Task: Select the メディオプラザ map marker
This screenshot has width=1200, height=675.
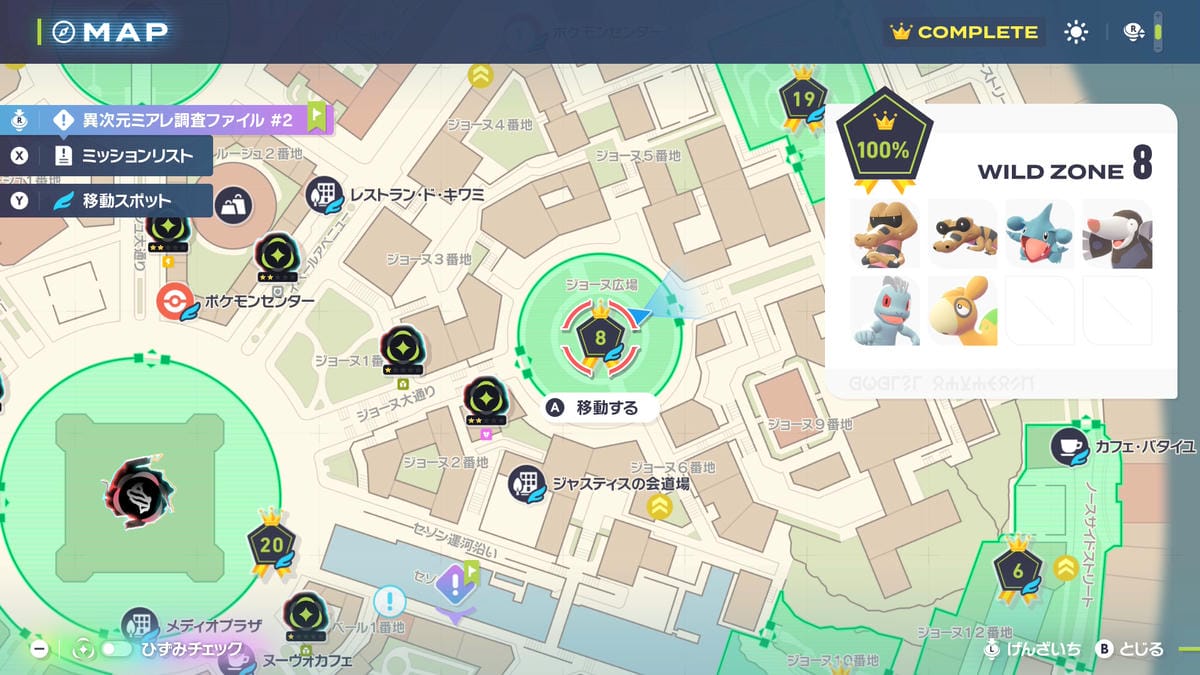Action: (x=141, y=626)
